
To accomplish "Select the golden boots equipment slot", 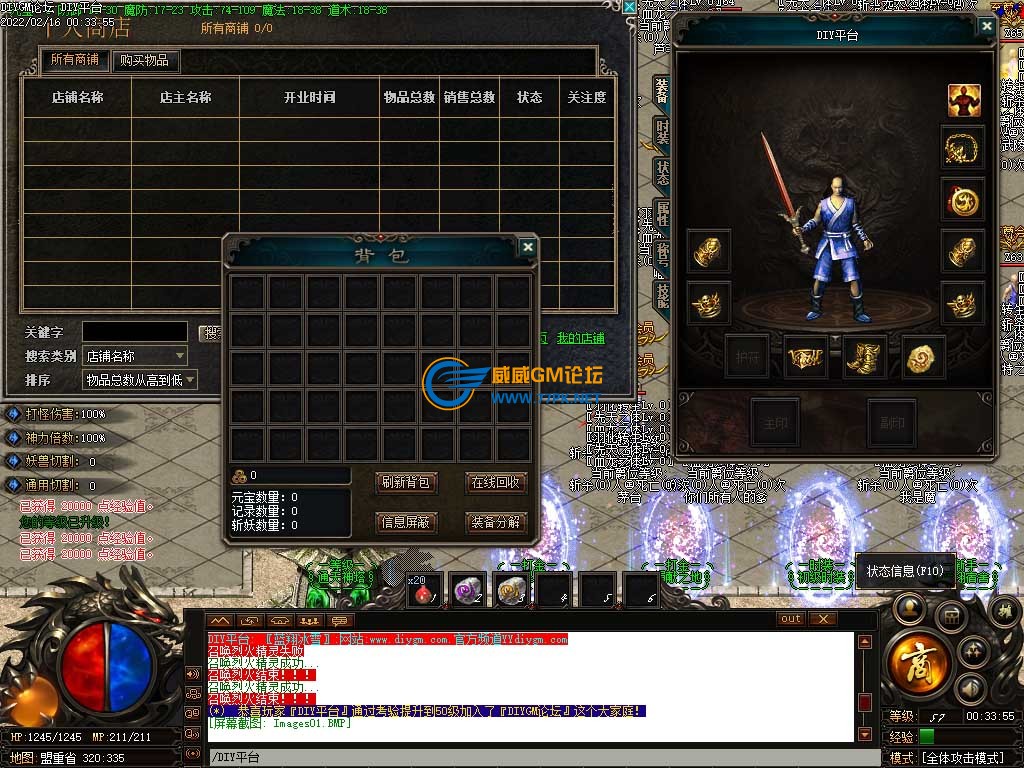I will pos(864,357).
